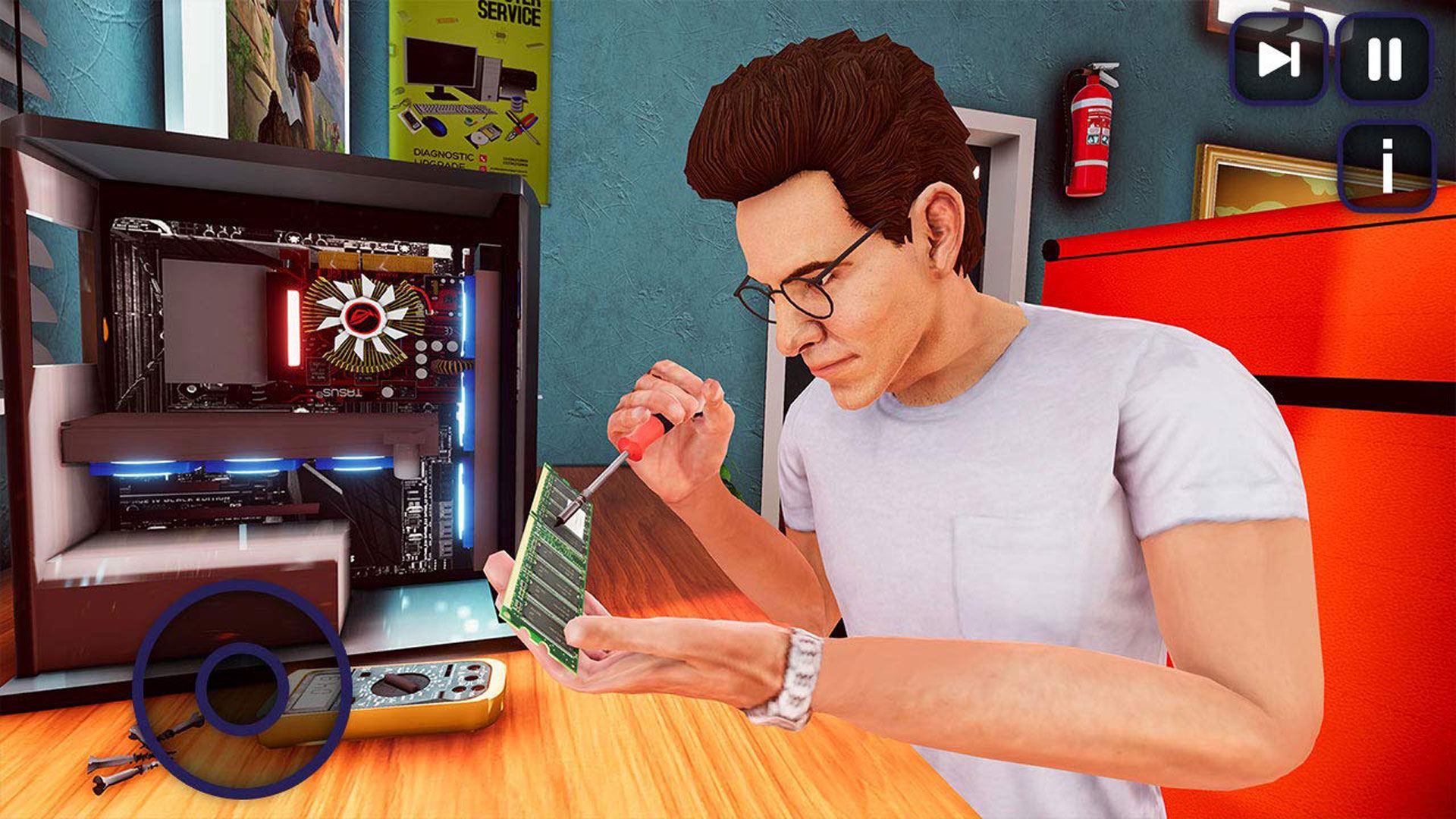Viewport: 1456px width, 819px height.
Task: Pause the game
Action: coord(1385,58)
